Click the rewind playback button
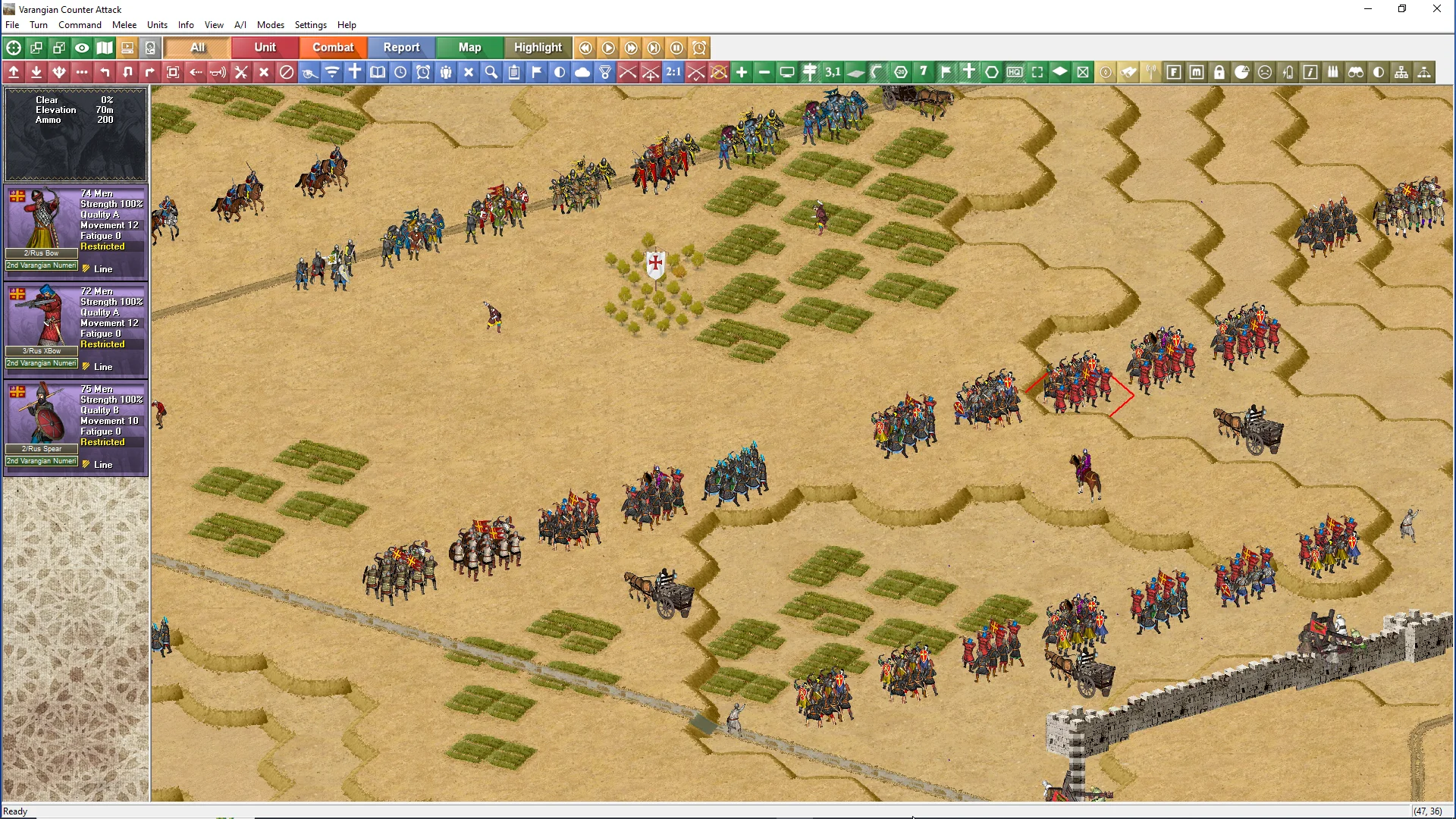The image size is (1456, 819). (x=585, y=48)
